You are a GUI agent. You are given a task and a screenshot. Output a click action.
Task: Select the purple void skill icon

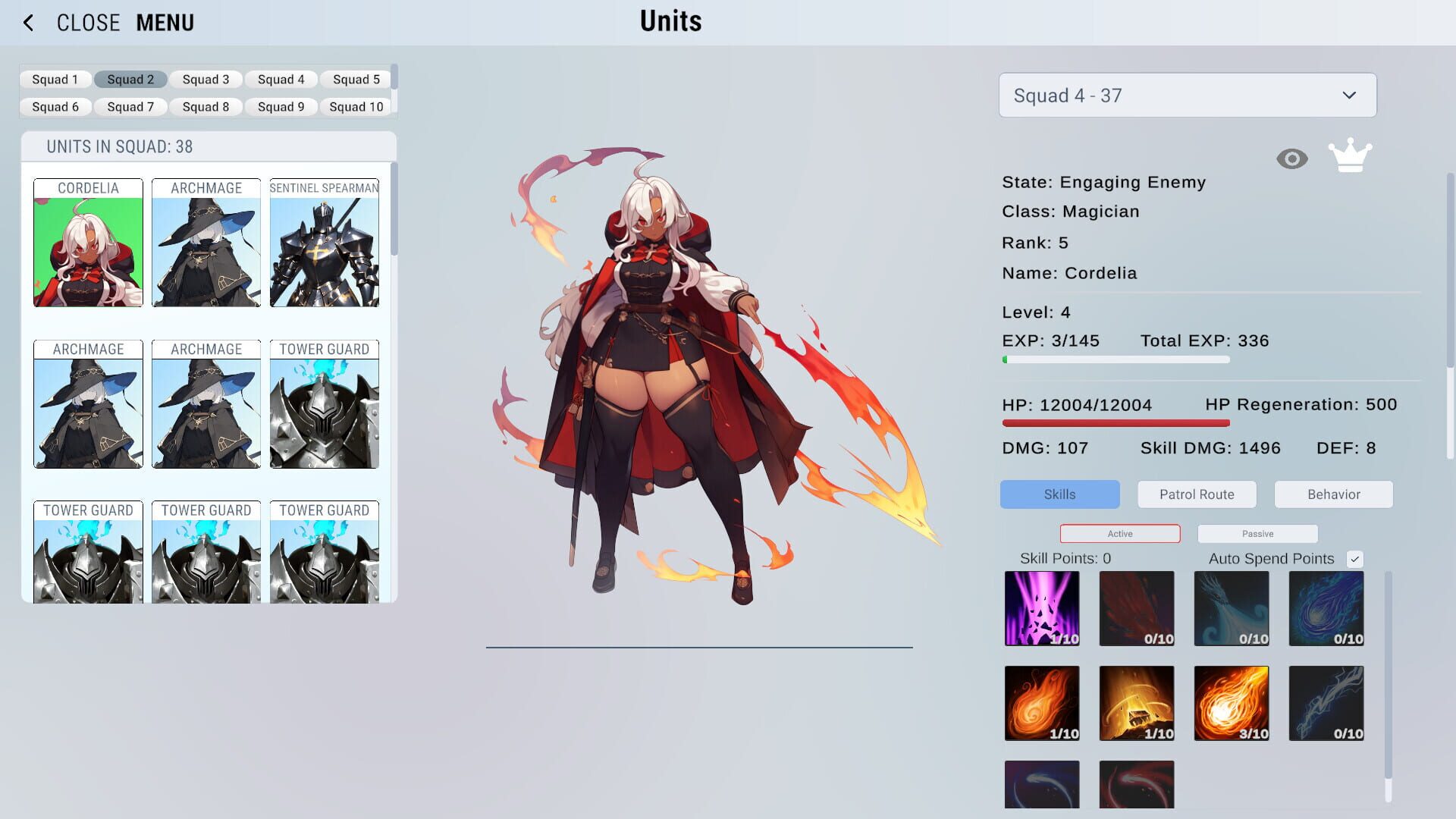[x=1042, y=608]
